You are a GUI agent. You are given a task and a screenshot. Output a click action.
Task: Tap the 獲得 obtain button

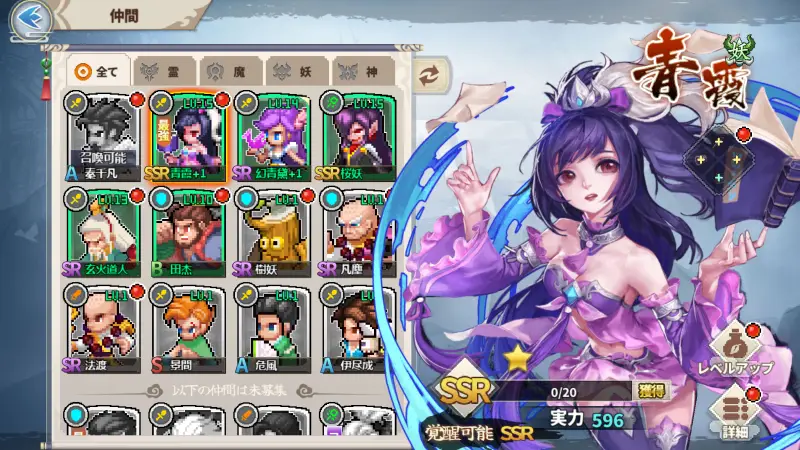[652, 390]
